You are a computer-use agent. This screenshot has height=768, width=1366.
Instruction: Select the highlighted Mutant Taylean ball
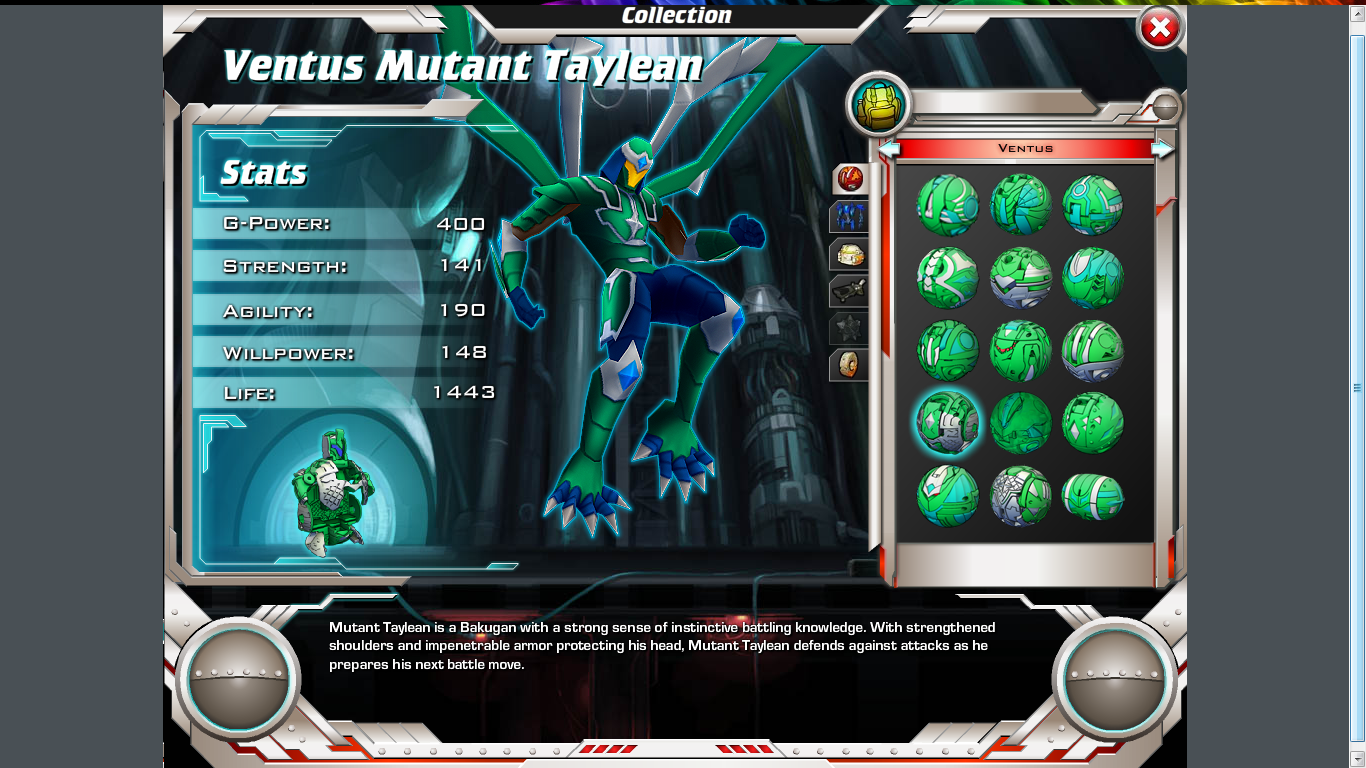tap(947, 422)
